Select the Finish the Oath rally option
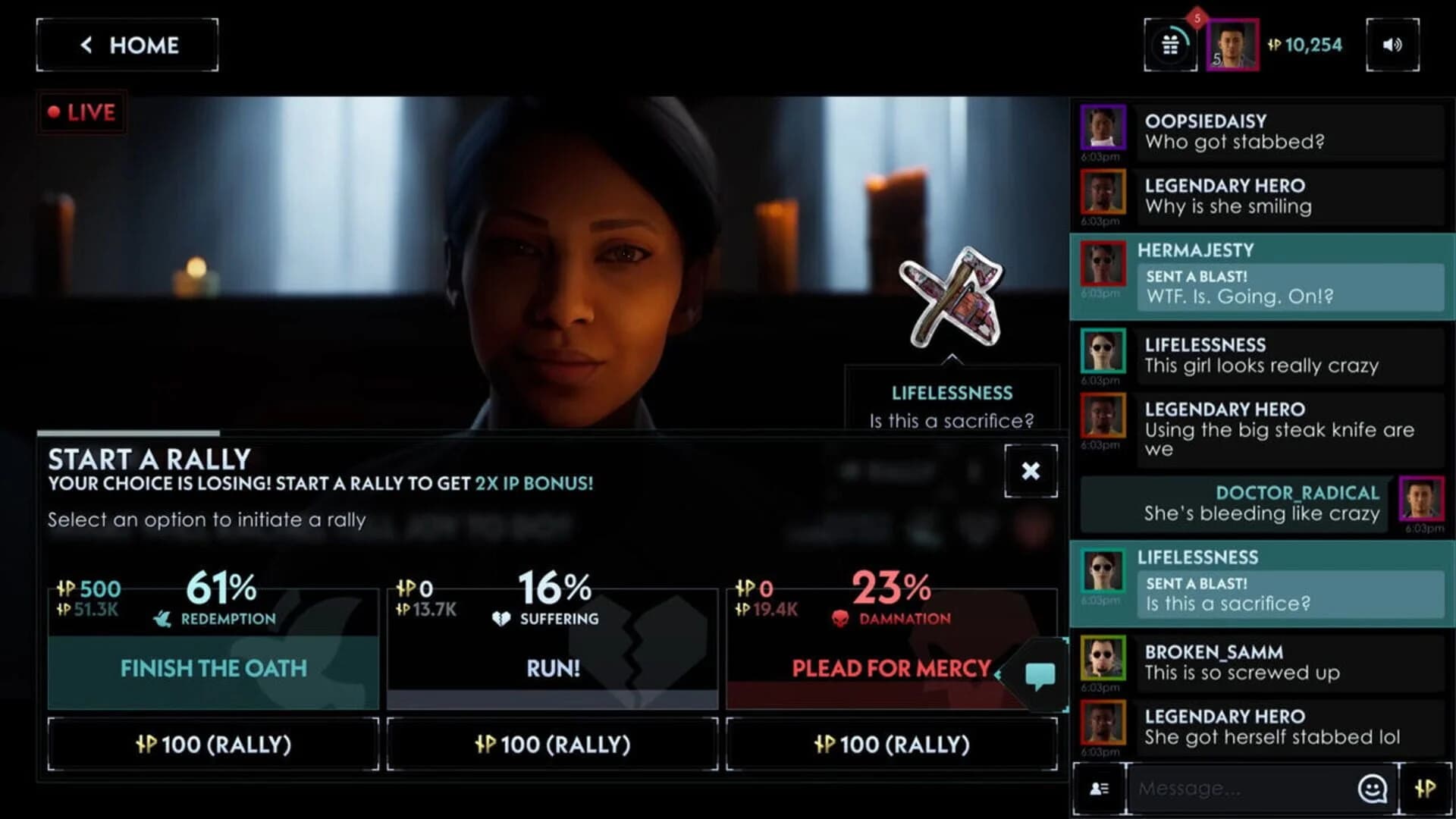Image resolution: width=1456 pixels, height=819 pixels. tap(213, 669)
